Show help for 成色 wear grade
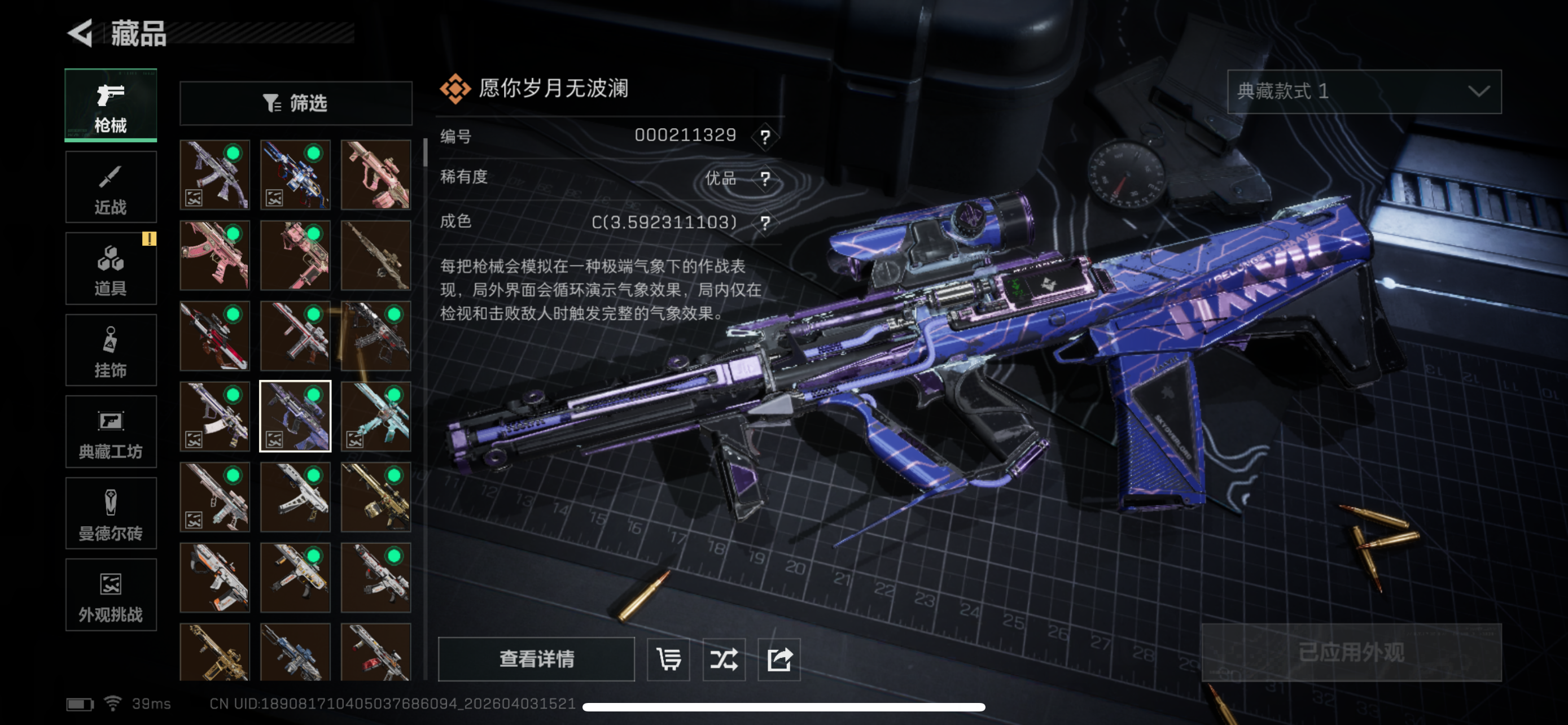Image resolution: width=1568 pixels, height=725 pixels. 765,223
